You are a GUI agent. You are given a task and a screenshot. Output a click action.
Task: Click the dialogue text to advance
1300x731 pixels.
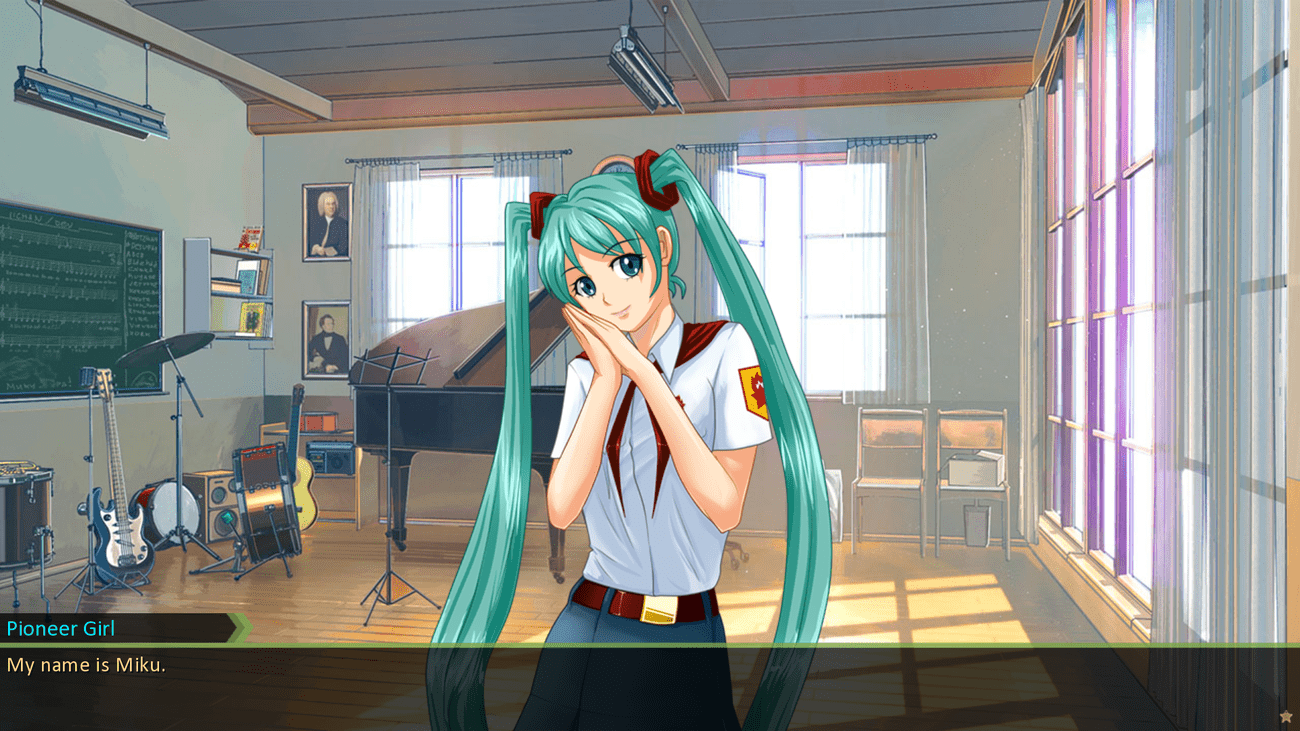[x=82, y=665]
